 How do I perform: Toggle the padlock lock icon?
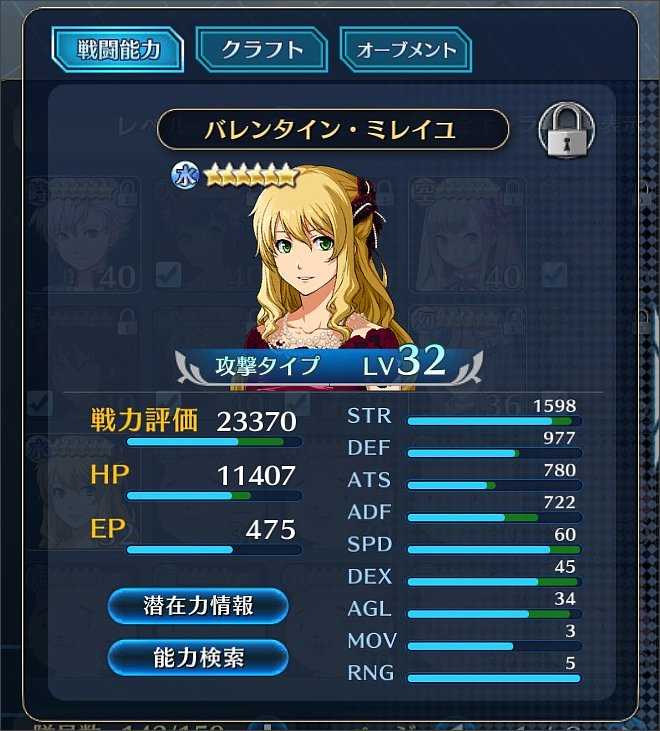[x=566, y=130]
